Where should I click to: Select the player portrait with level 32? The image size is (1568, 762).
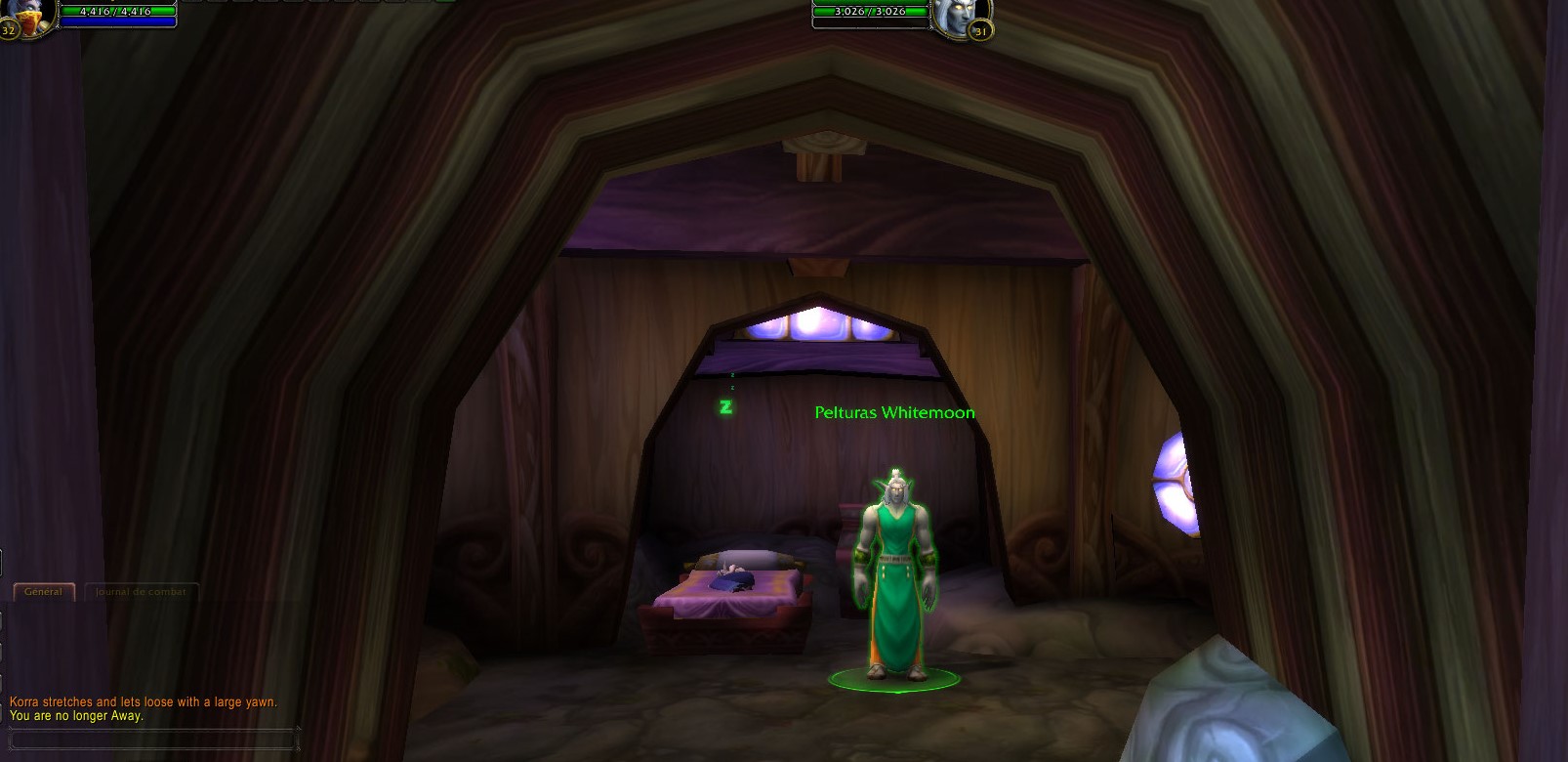(x=31, y=16)
